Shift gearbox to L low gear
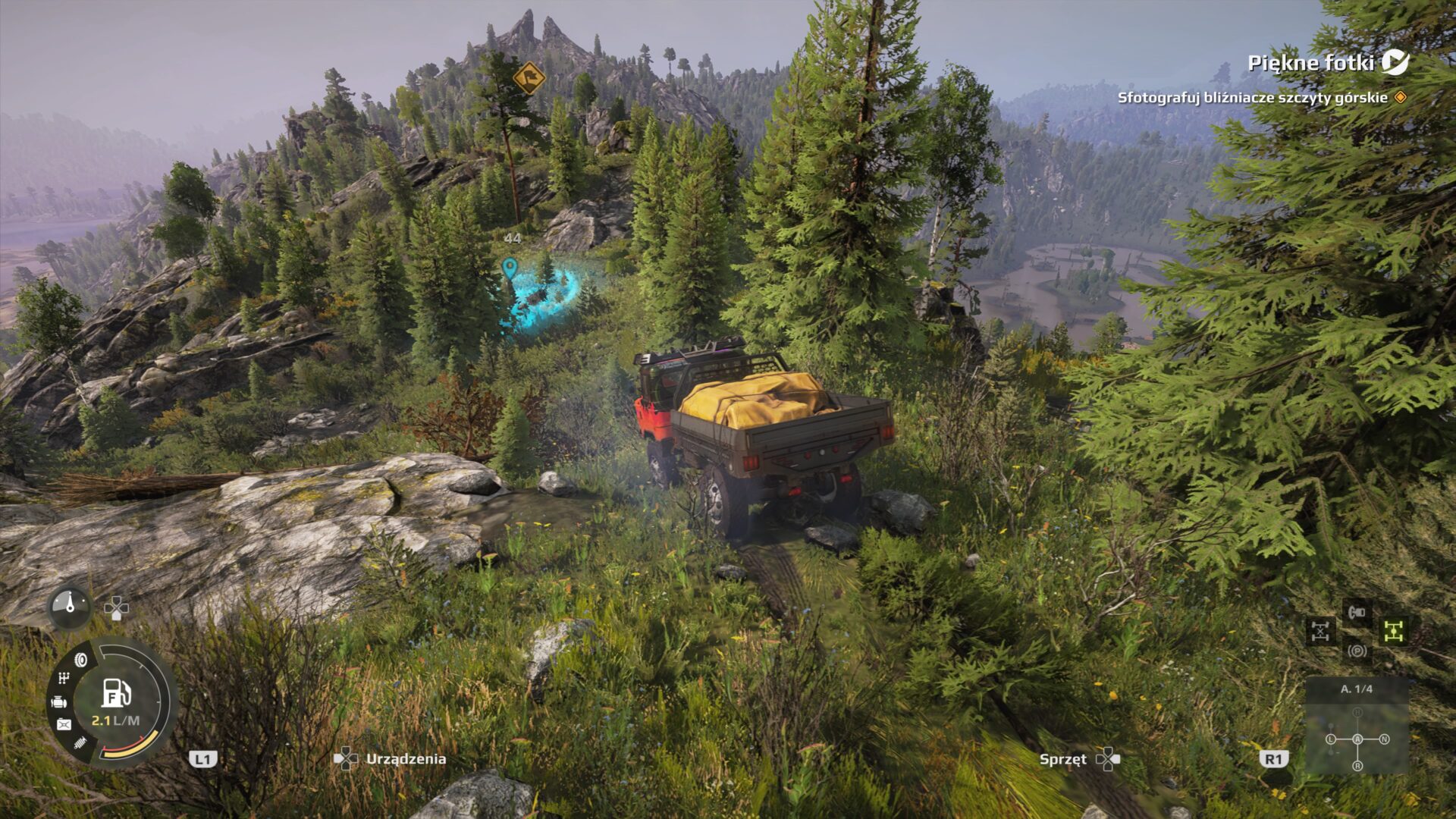This screenshot has height=819, width=1456. coord(1331,739)
